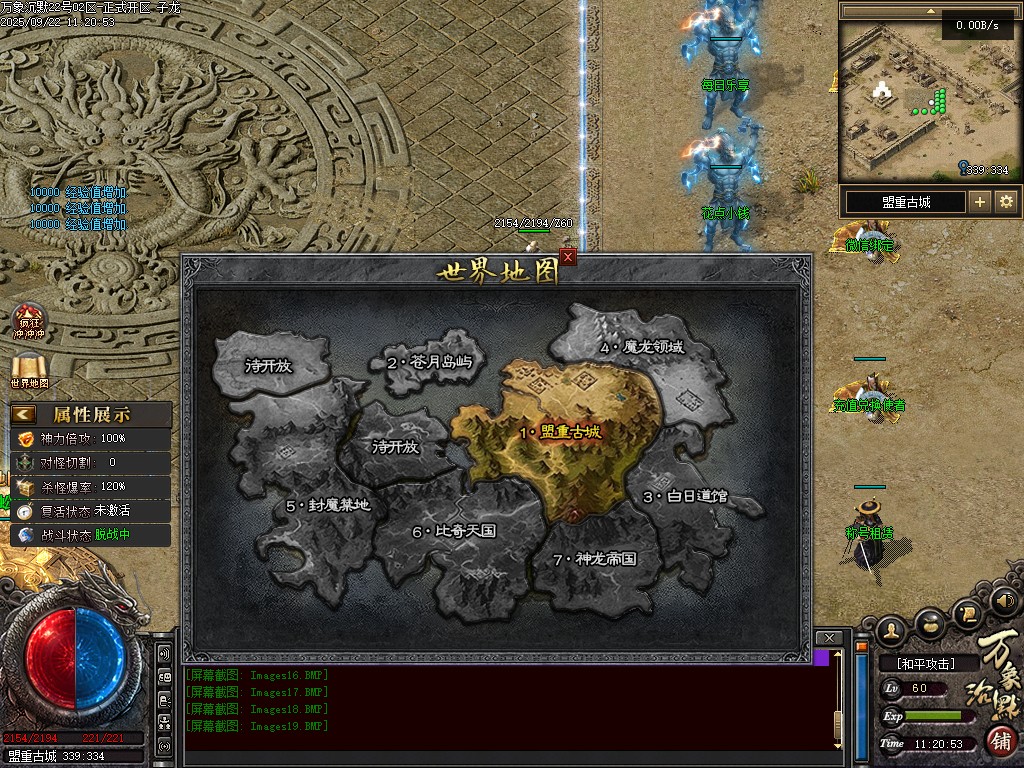Open the red 铺 shop button
The height and width of the screenshot is (768, 1024).
[x=1002, y=740]
